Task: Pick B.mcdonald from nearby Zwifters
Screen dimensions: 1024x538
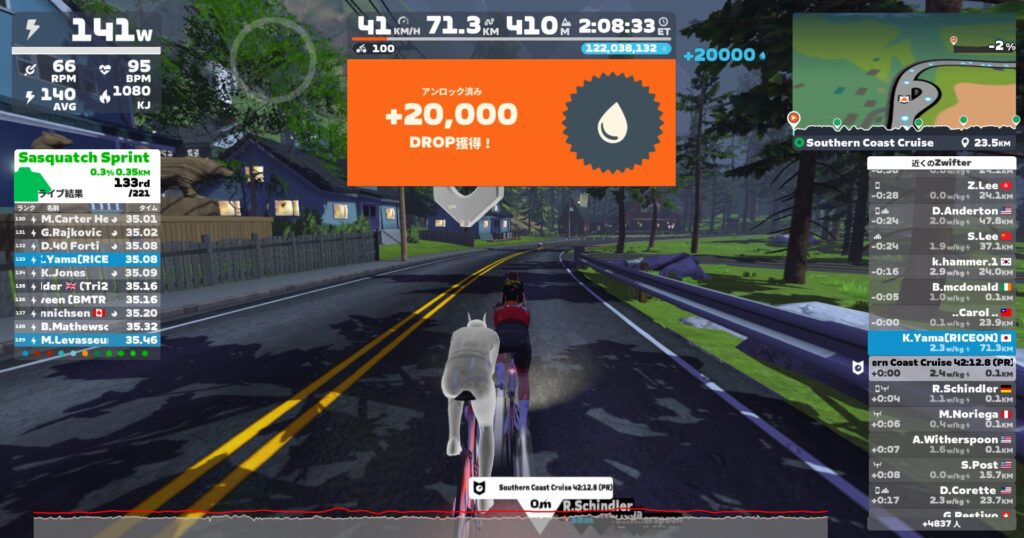Action: click(940, 291)
